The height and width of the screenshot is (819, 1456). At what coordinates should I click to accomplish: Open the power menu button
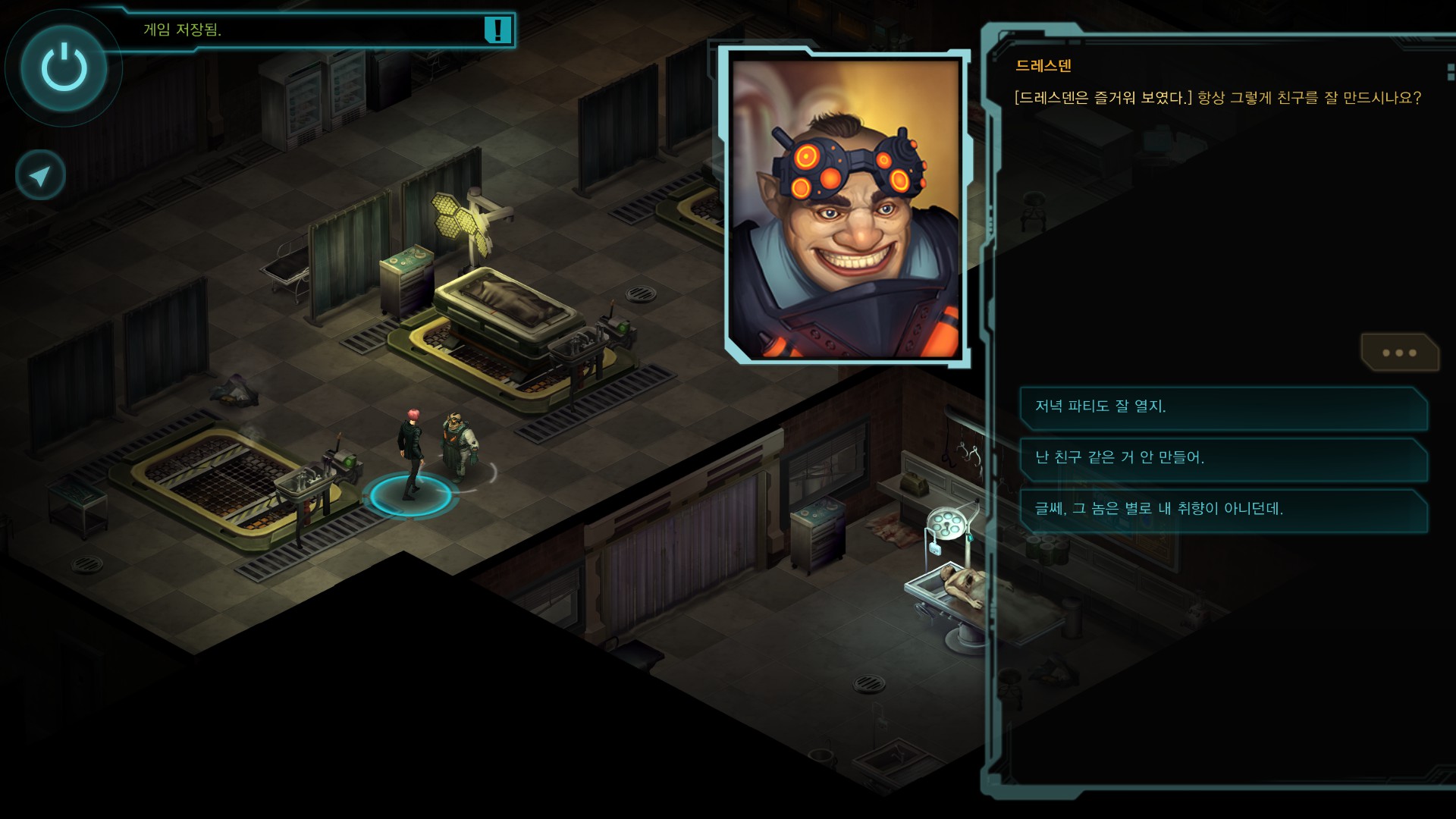64,68
